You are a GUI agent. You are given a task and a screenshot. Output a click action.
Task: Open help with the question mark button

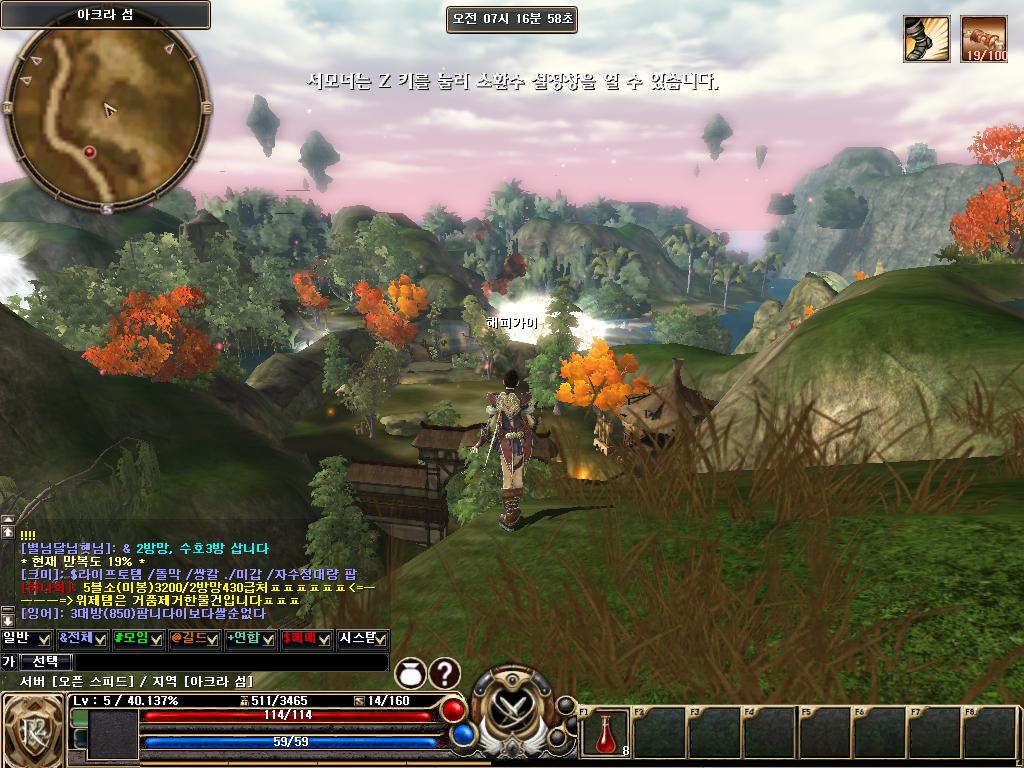click(x=445, y=674)
